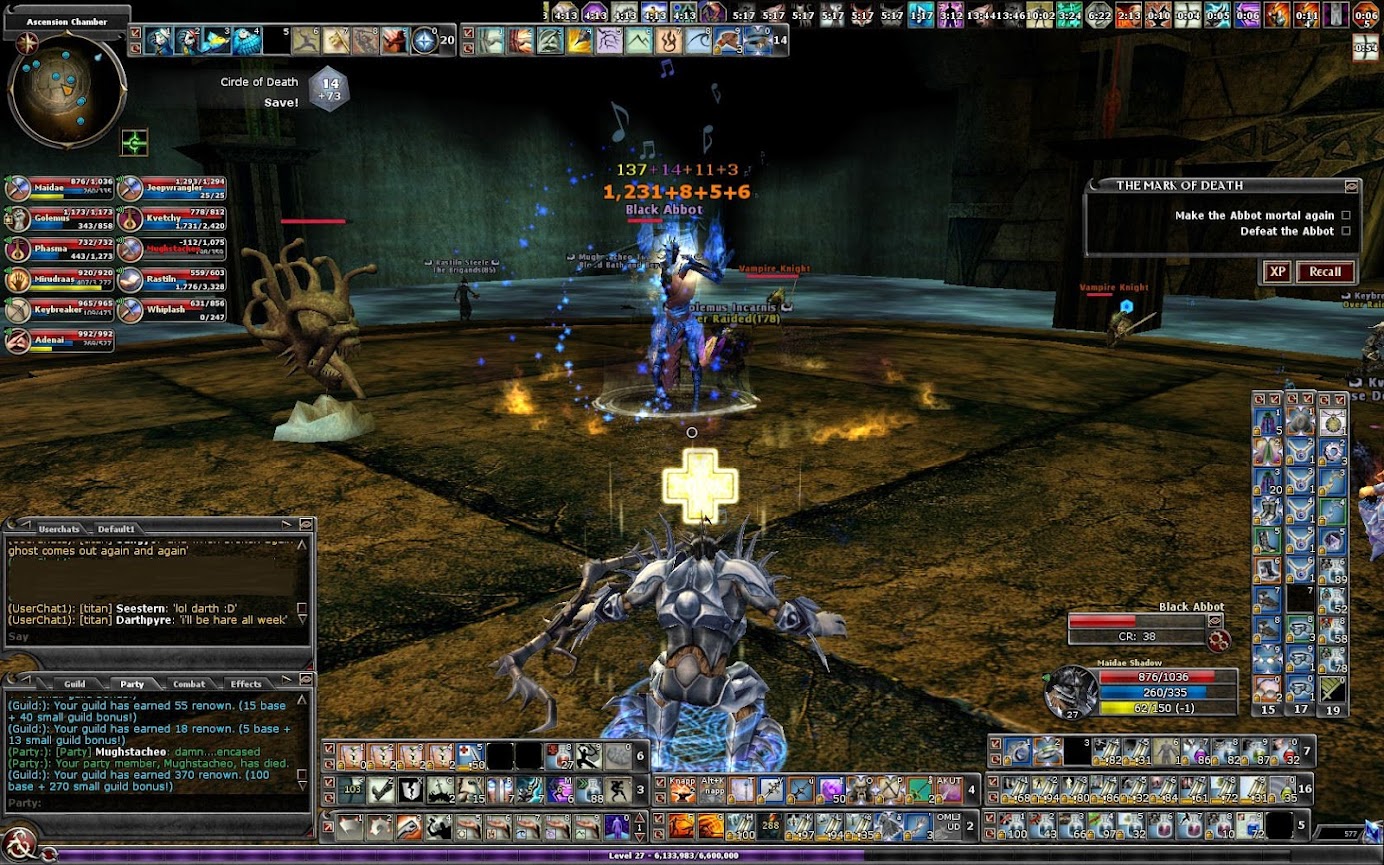Image resolution: width=1384 pixels, height=865 pixels.
Task: Switch to the Default1 chat tab
Action: (116, 528)
